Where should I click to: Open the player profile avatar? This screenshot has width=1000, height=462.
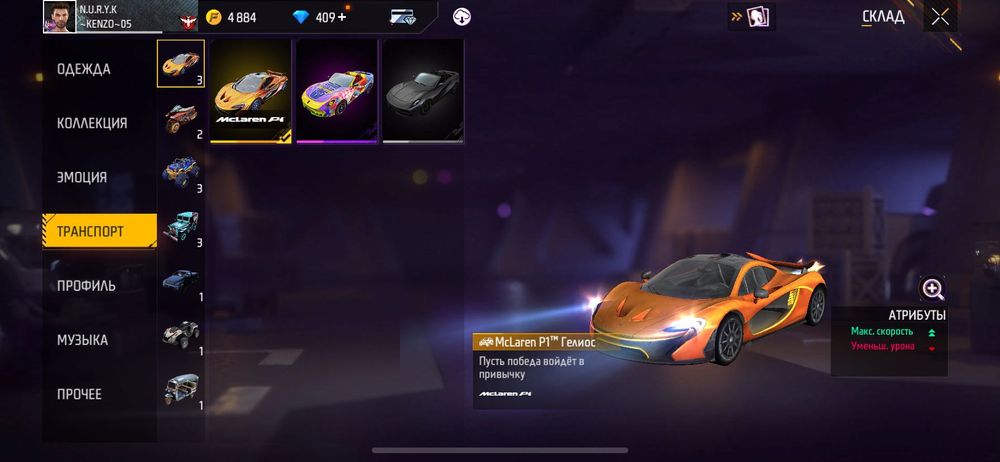[x=60, y=17]
